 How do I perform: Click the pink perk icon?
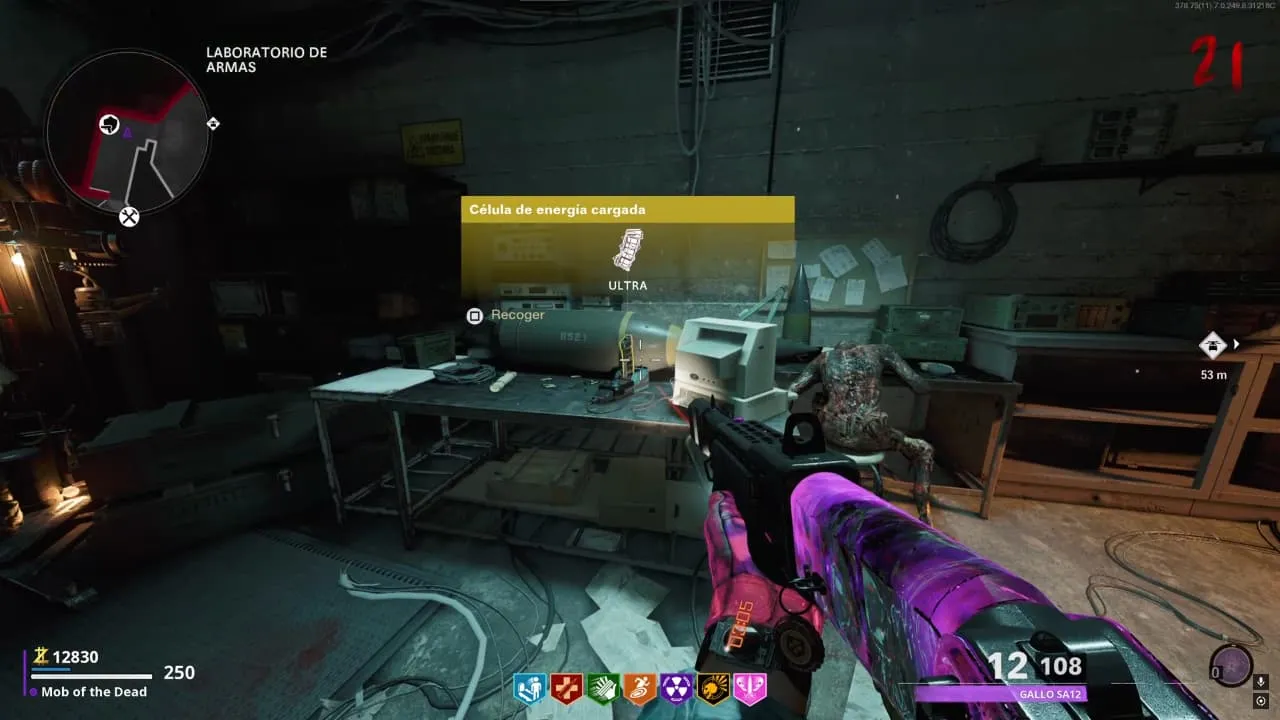point(749,688)
